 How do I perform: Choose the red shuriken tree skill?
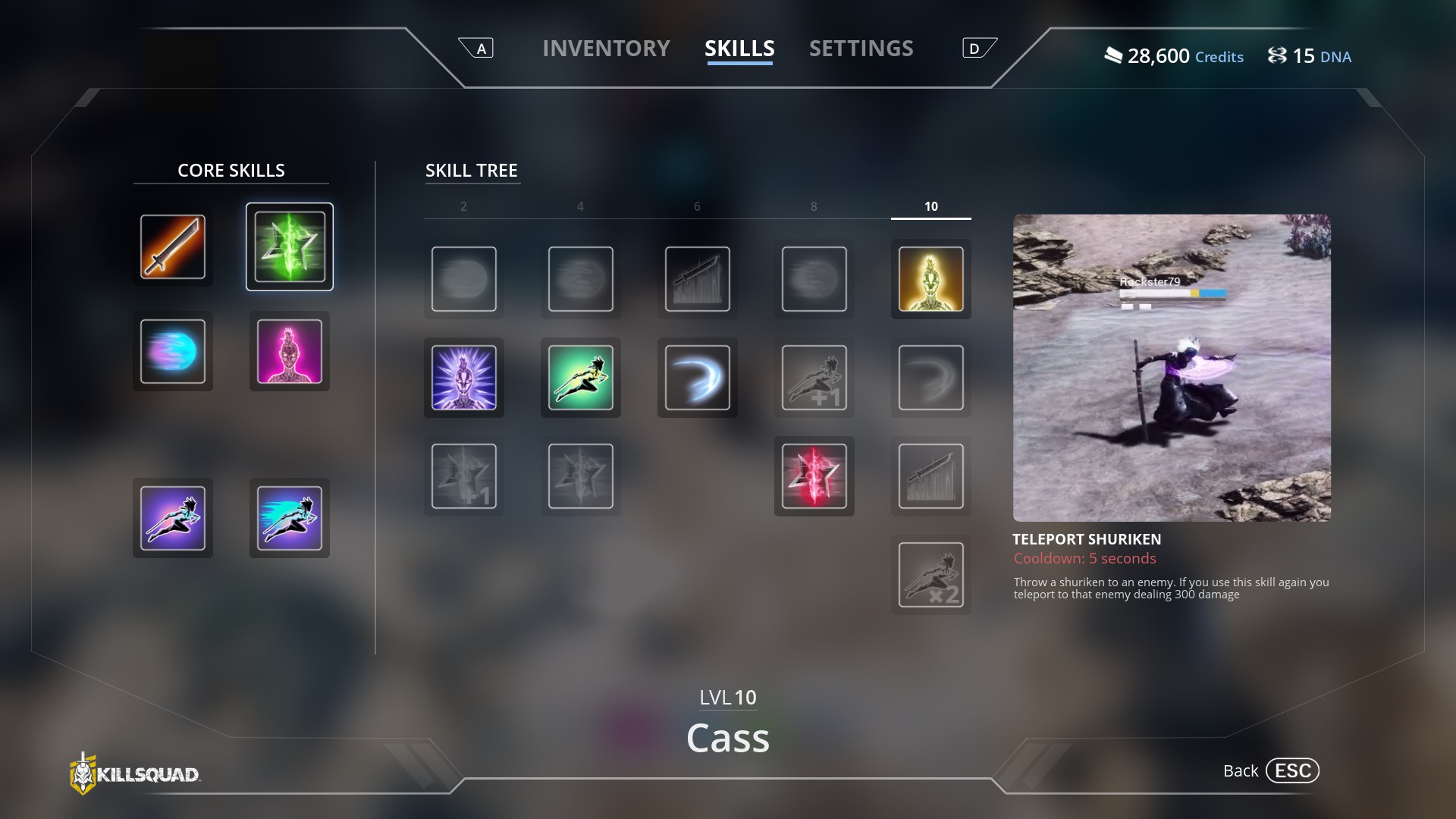814,476
